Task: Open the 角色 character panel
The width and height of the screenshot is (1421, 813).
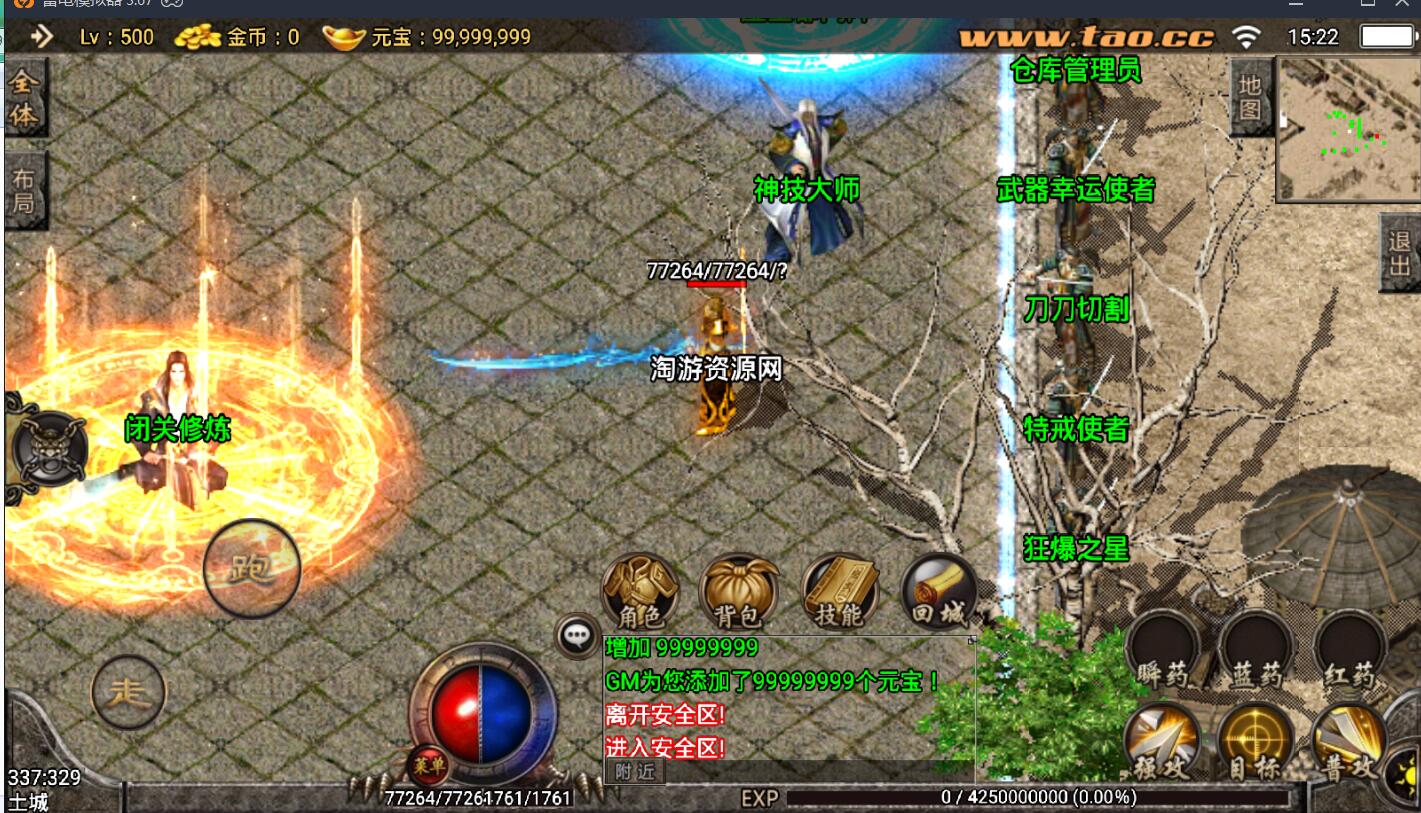Action: click(x=640, y=592)
